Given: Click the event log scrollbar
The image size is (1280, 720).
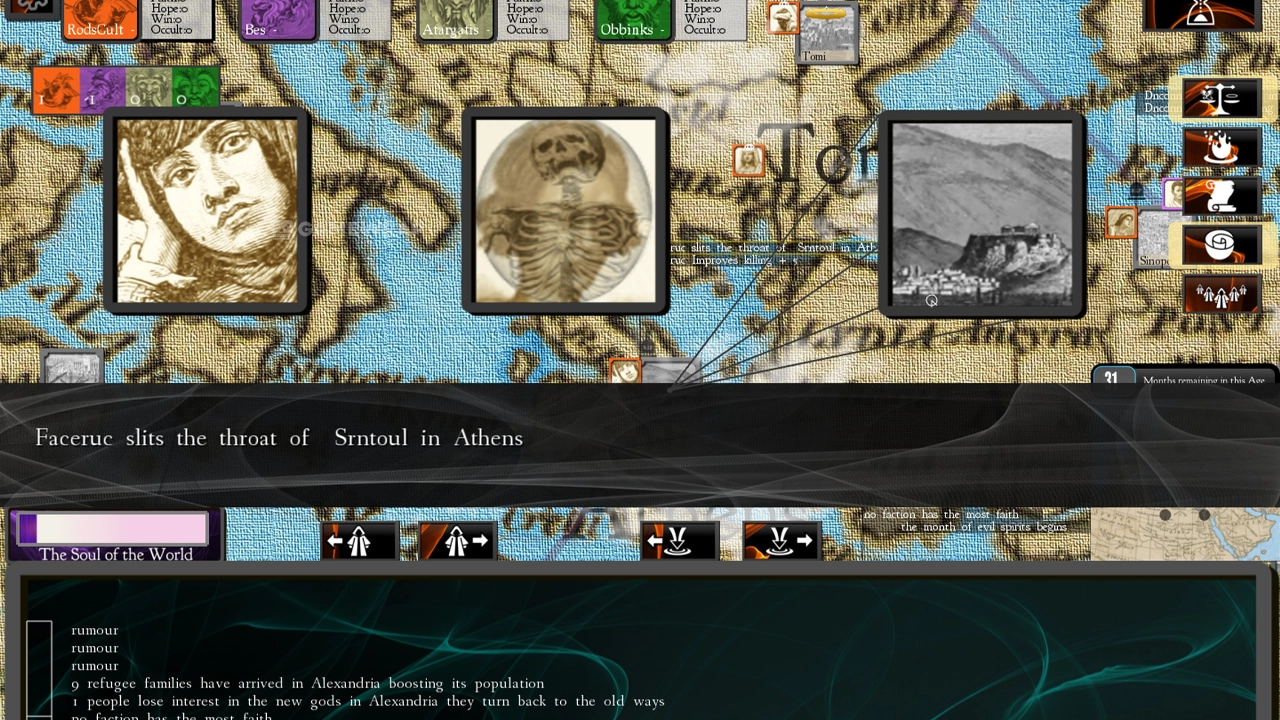Looking at the screenshot, I should (x=39, y=667).
